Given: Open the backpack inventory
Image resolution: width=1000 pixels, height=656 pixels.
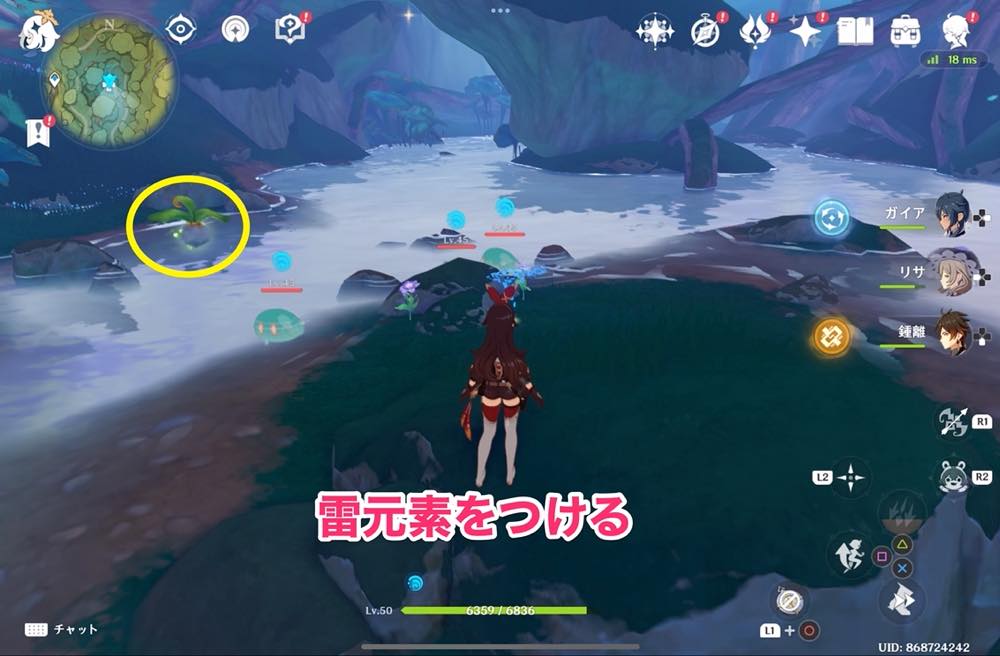Looking at the screenshot, I should [906, 32].
